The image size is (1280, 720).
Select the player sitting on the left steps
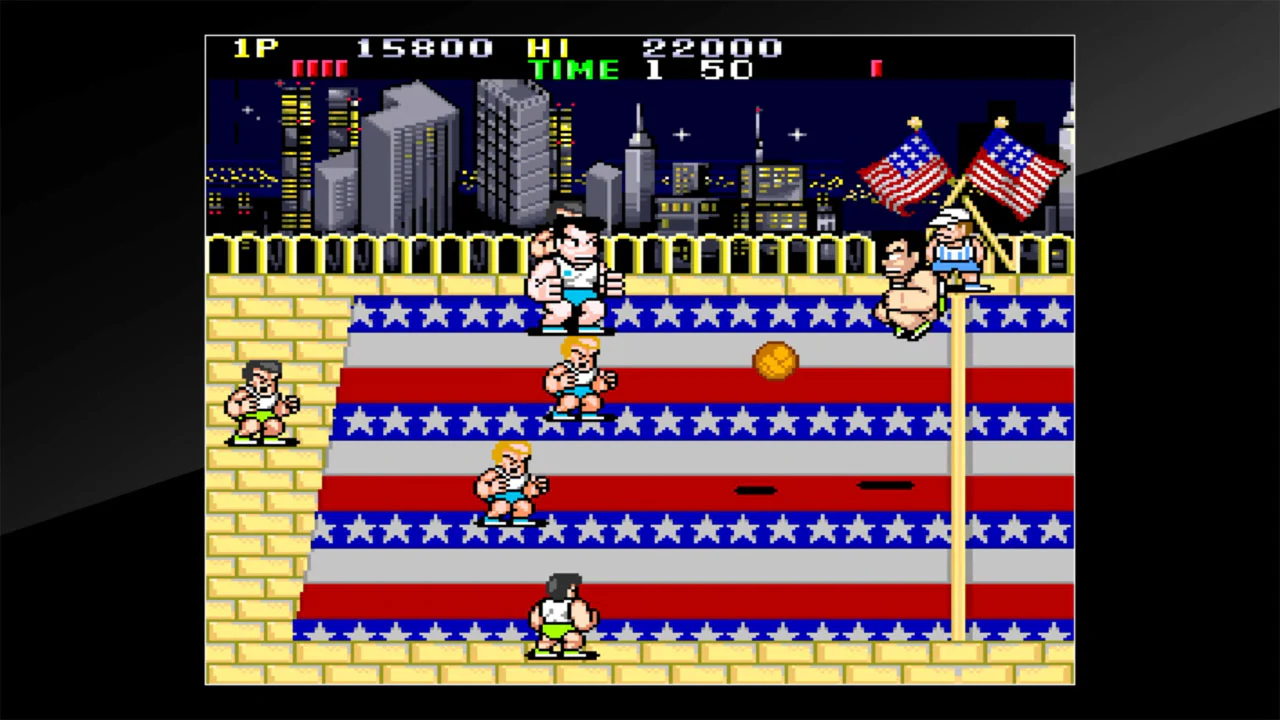262,400
